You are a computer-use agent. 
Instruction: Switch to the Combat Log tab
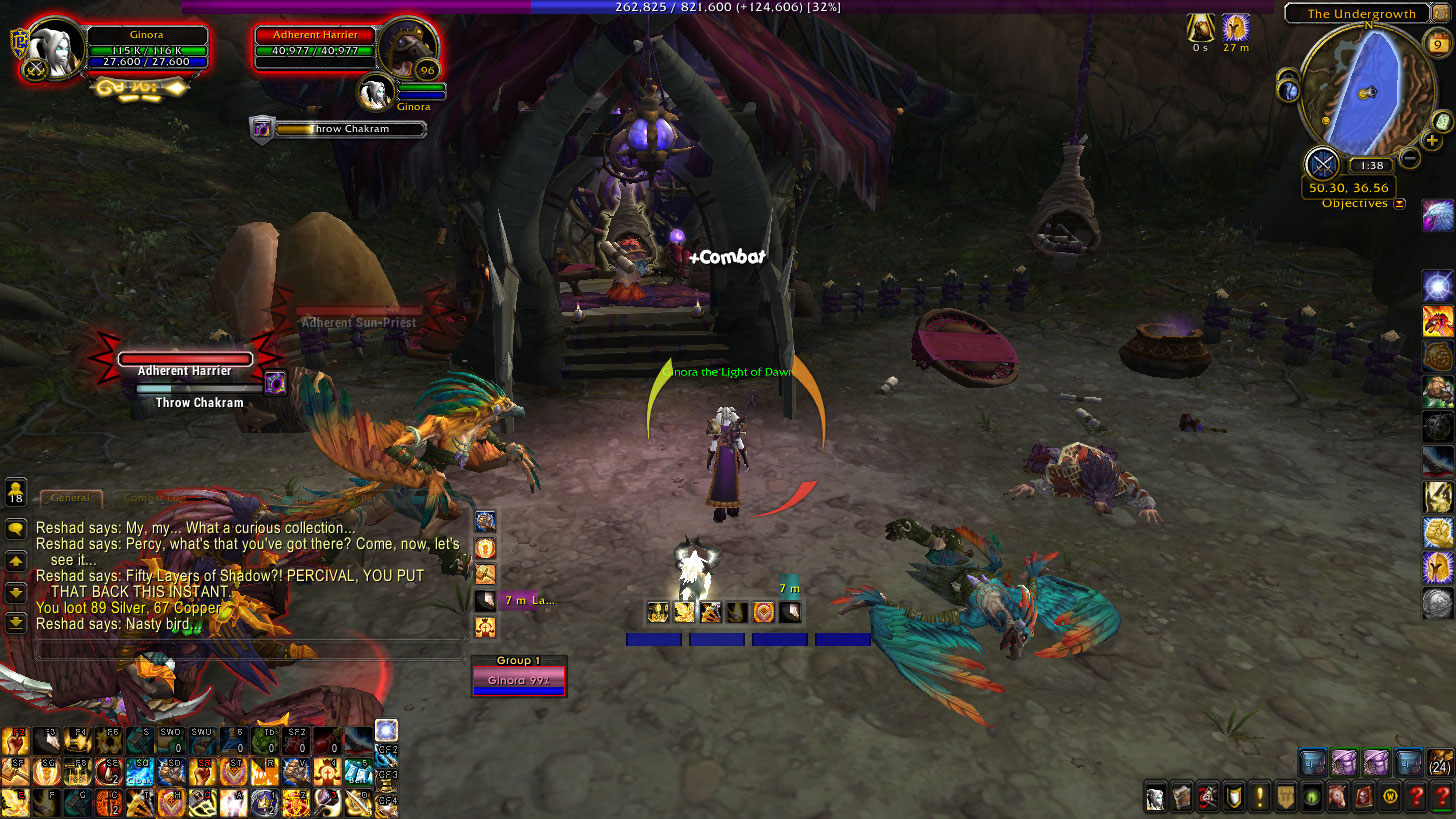pos(150,497)
